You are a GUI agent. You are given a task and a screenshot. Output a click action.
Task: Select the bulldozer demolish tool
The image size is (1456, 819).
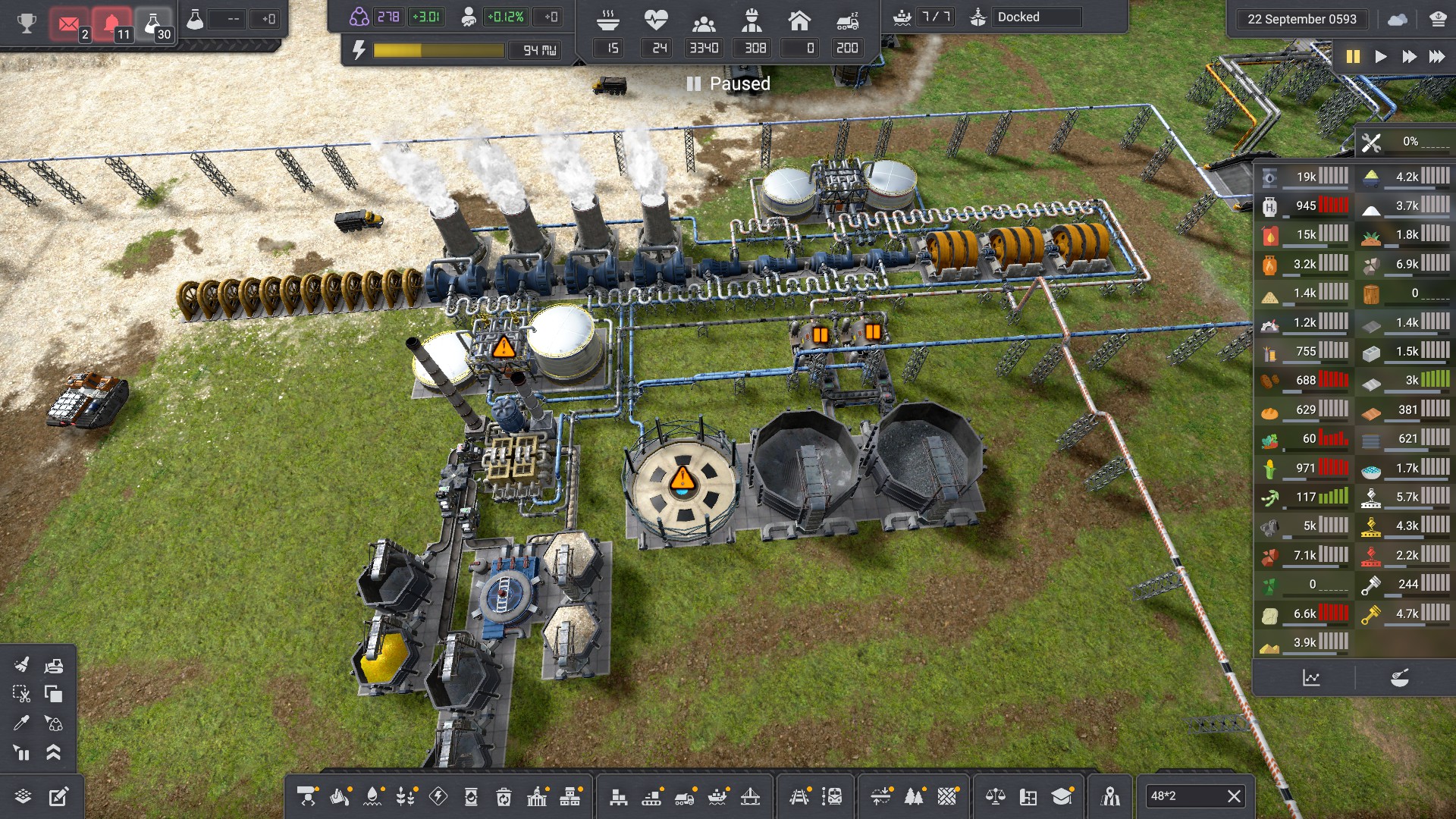[x=54, y=666]
